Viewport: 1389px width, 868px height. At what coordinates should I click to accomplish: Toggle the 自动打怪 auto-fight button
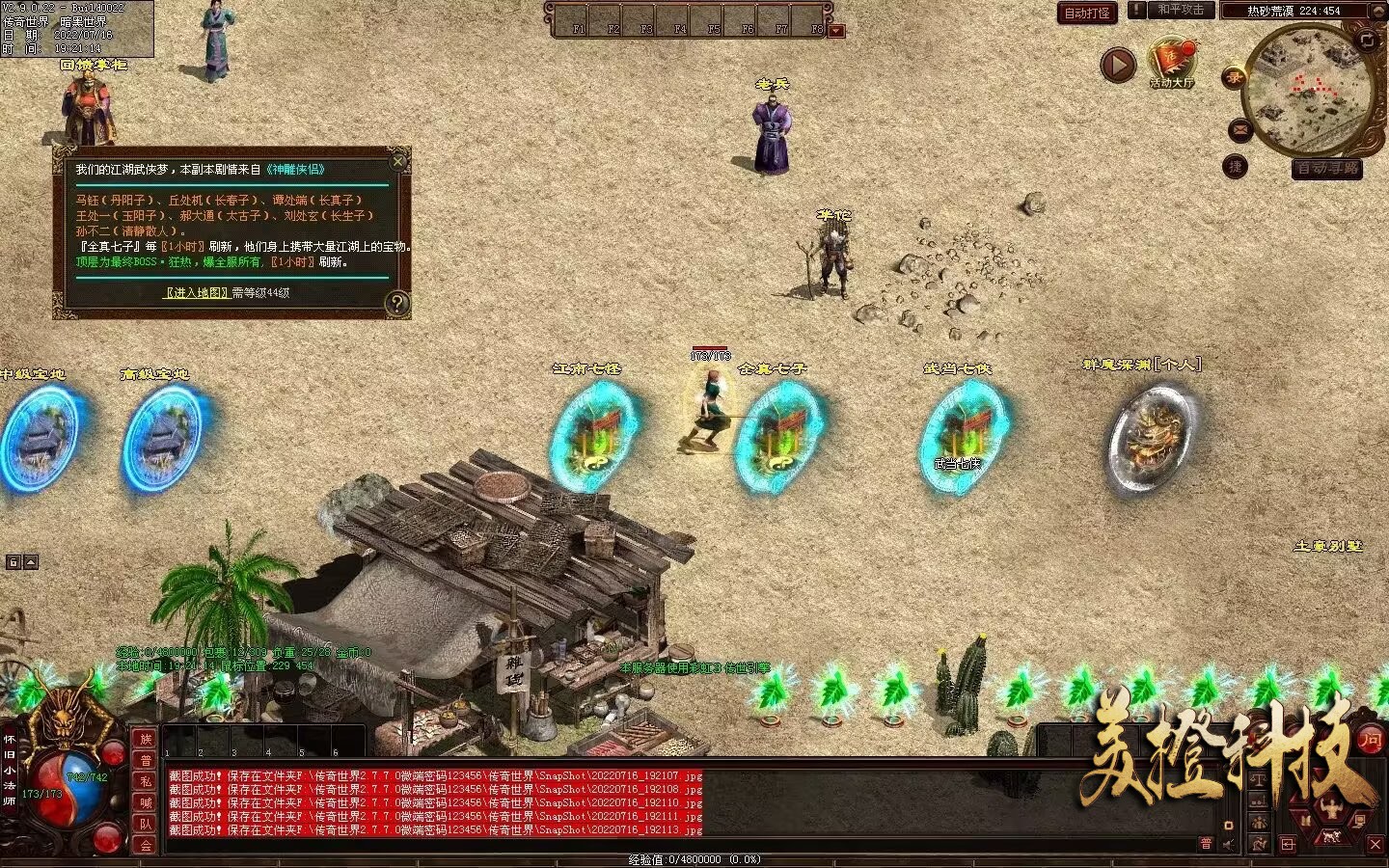tap(1087, 13)
